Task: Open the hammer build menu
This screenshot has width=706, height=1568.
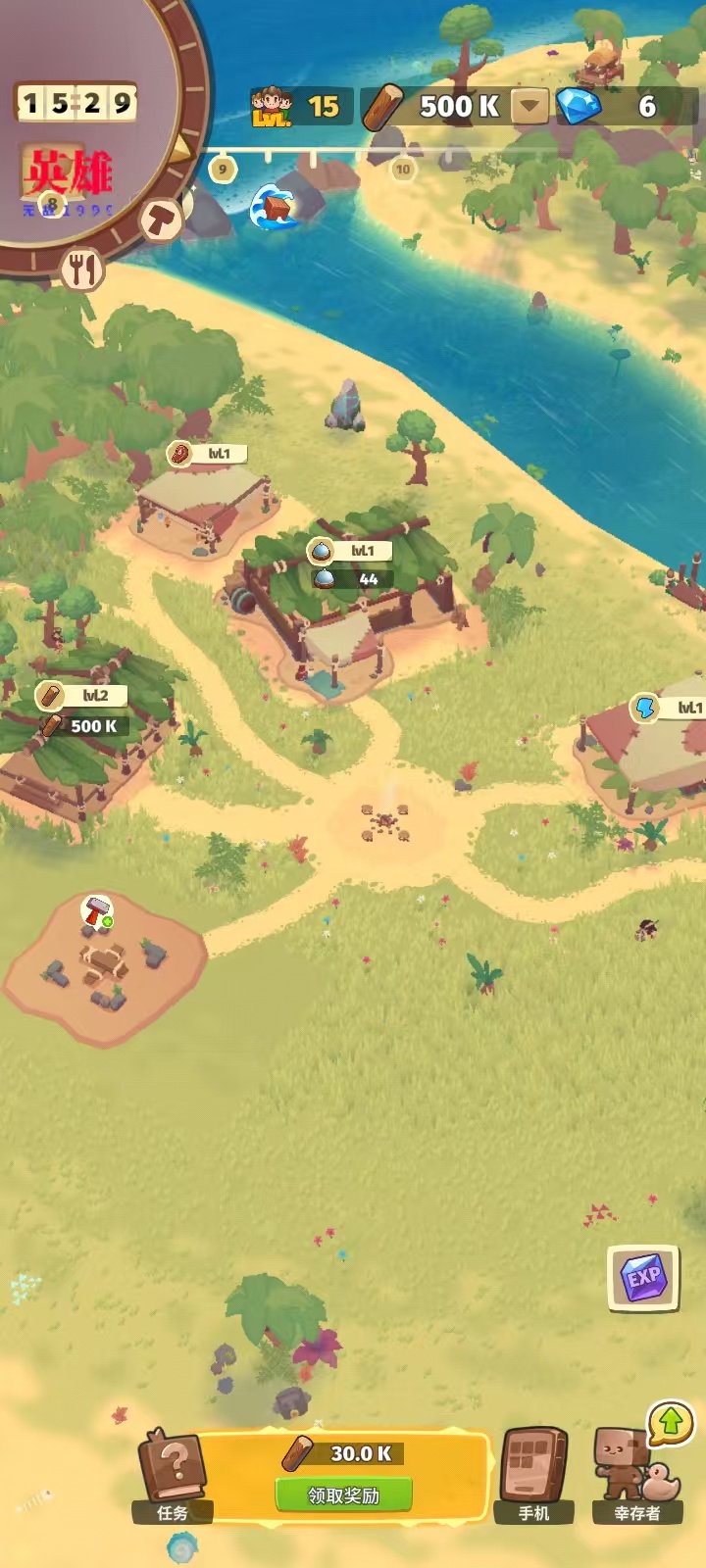Action: click(x=161, y=218)
